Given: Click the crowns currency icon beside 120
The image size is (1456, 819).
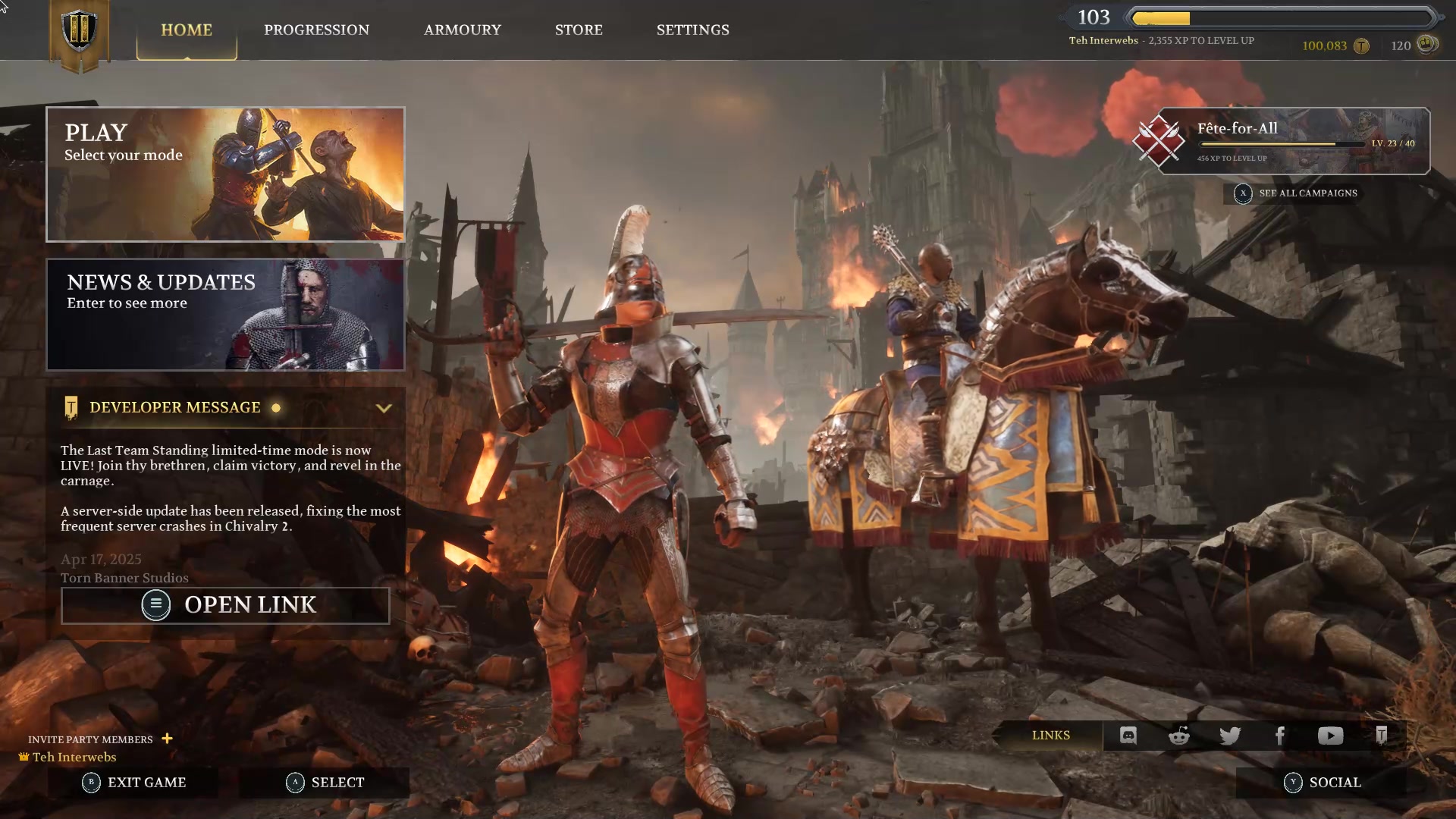Looking at the screenshot, I should coord(1427,45).
